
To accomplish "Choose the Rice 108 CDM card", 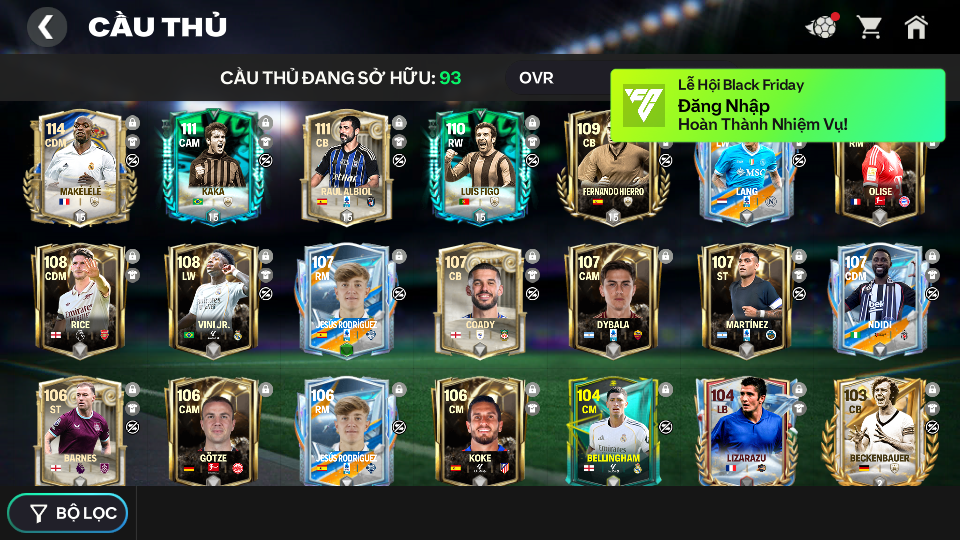I will [80, 300].
